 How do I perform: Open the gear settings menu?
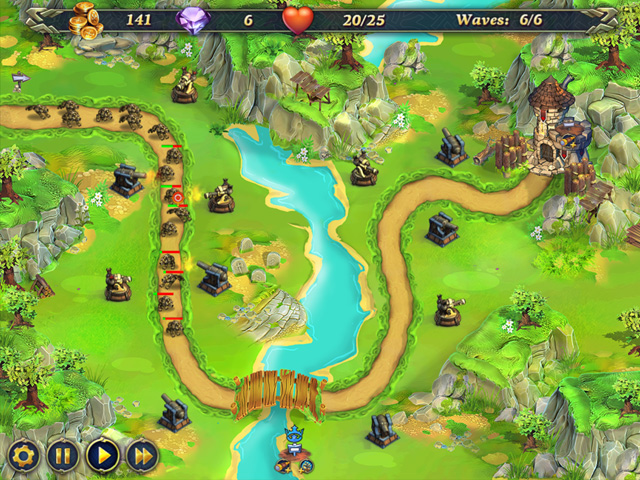tap(23, 456)
